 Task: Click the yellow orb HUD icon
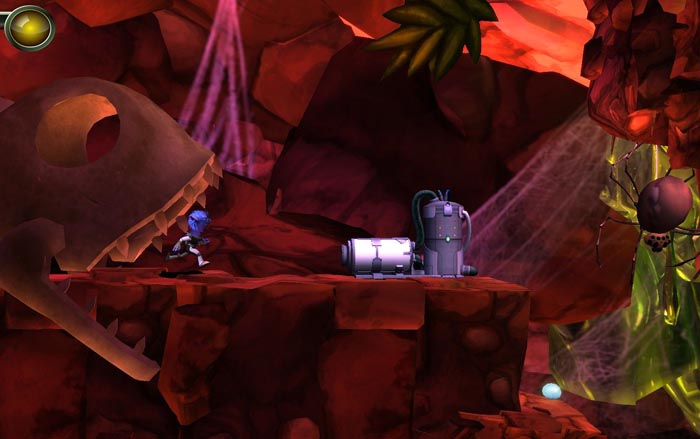(x=28, y=27)
